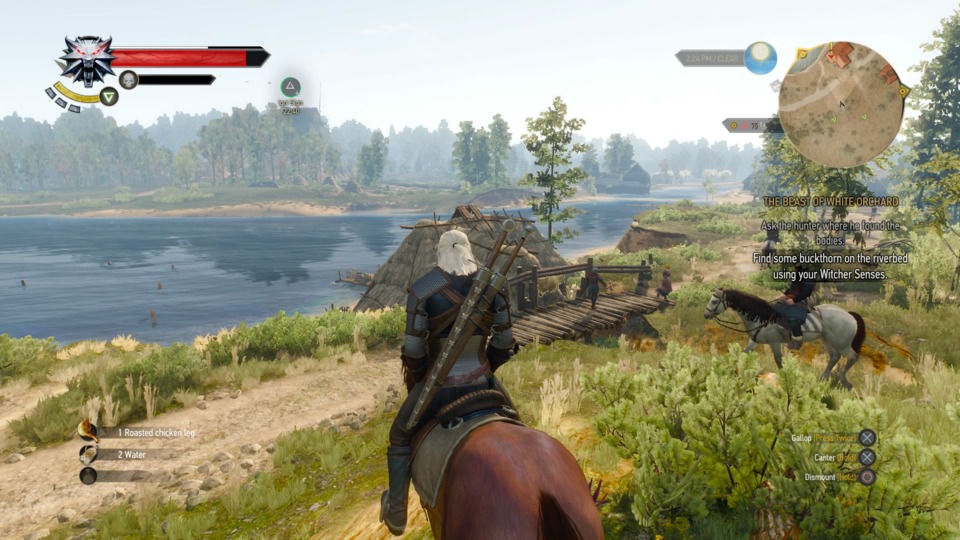The height and width of the screenshot is (540, 960).
Task: Open The Beast of White Orchard quest tracker
Action: 830,202
